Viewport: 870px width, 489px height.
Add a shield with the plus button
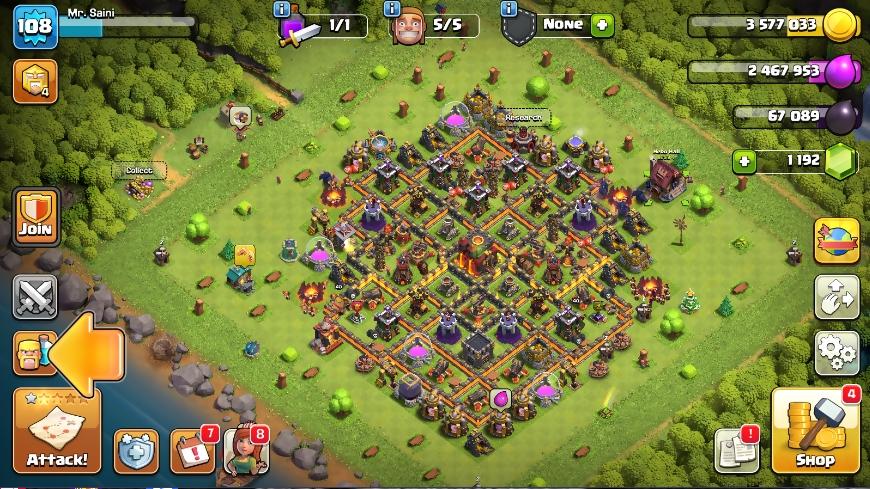pos(601,25)
